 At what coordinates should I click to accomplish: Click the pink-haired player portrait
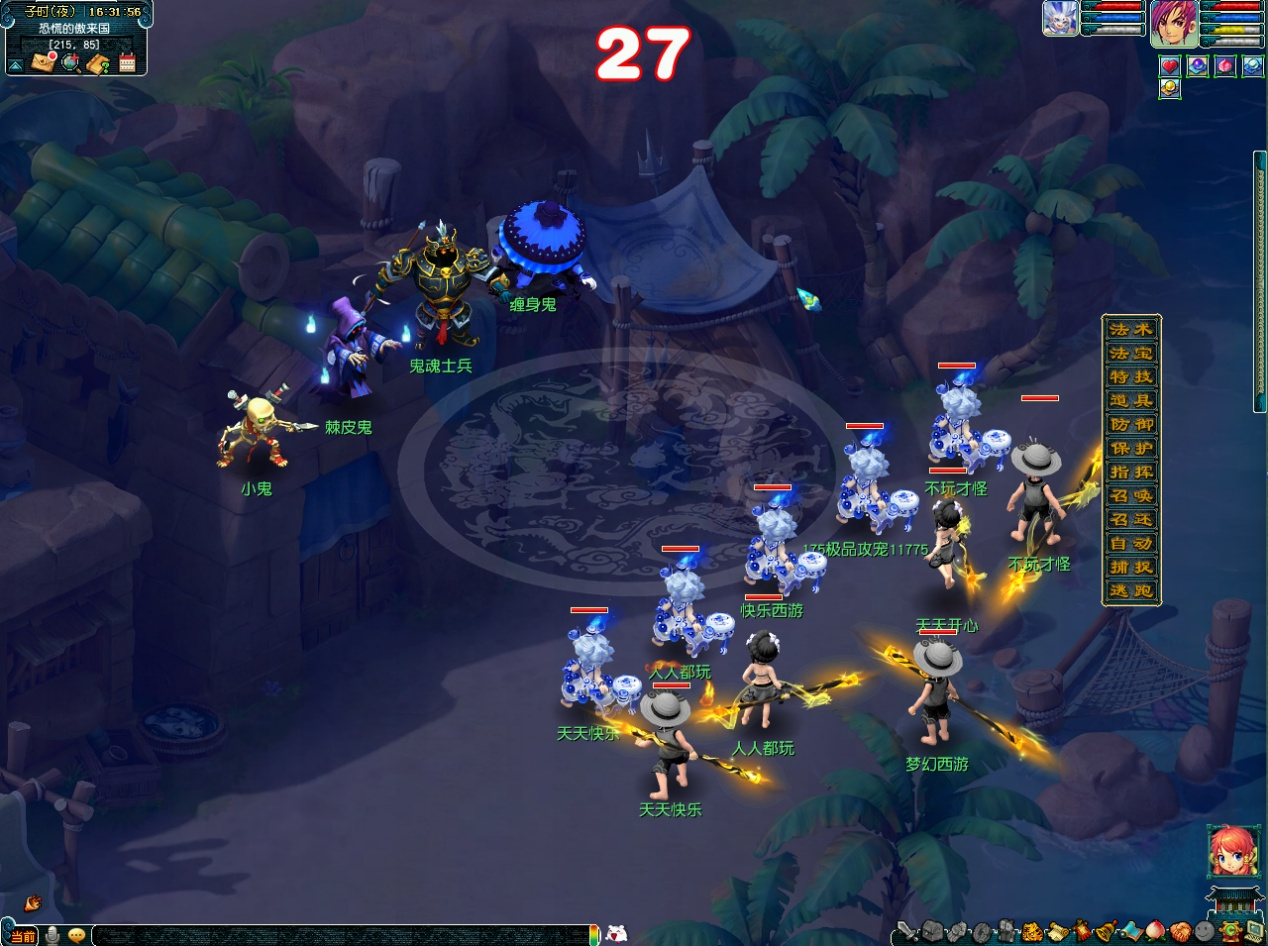click(x=1173, y=23)
